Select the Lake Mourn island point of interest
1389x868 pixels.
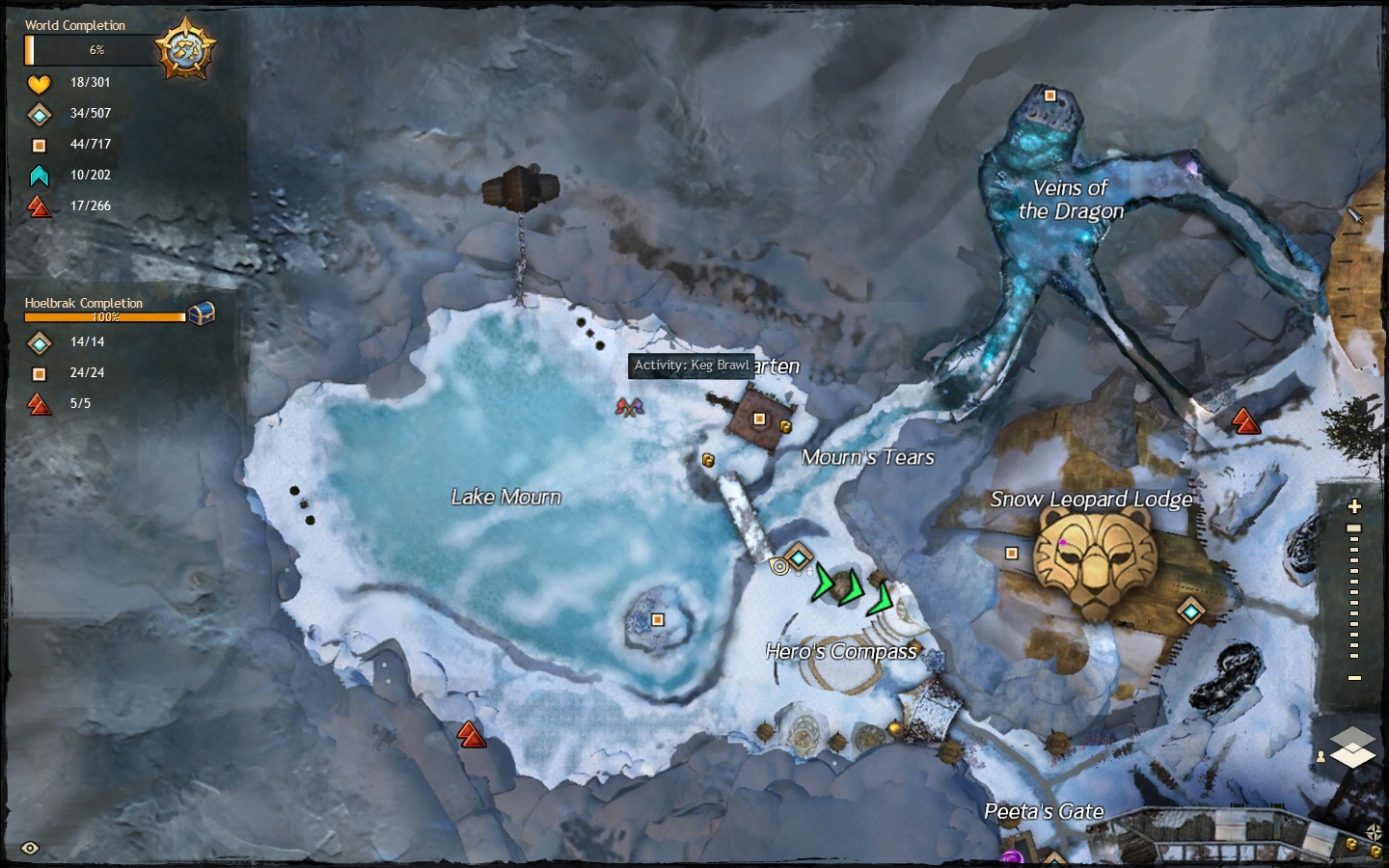point(658,619)
